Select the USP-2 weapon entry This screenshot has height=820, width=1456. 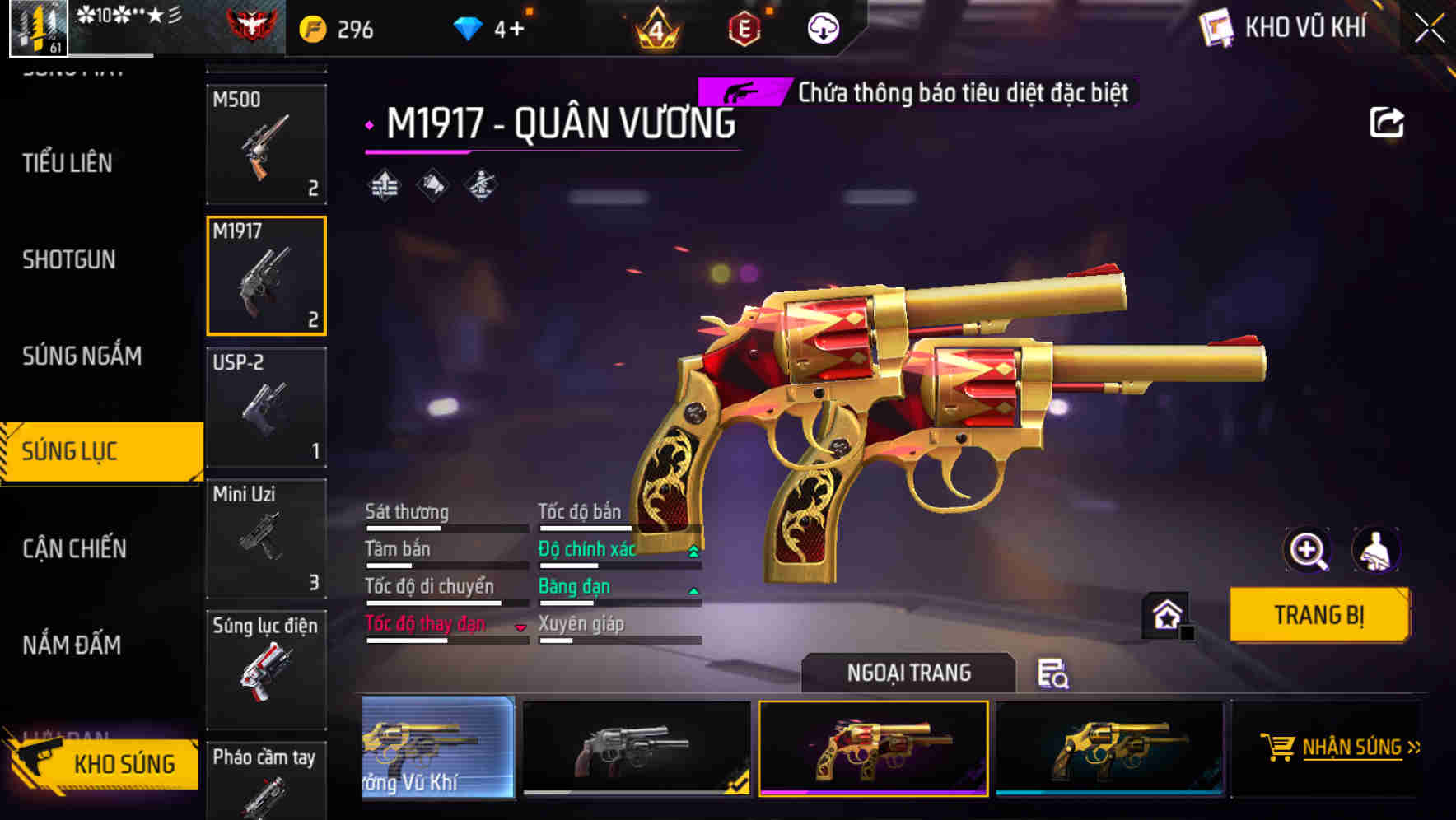265,407
